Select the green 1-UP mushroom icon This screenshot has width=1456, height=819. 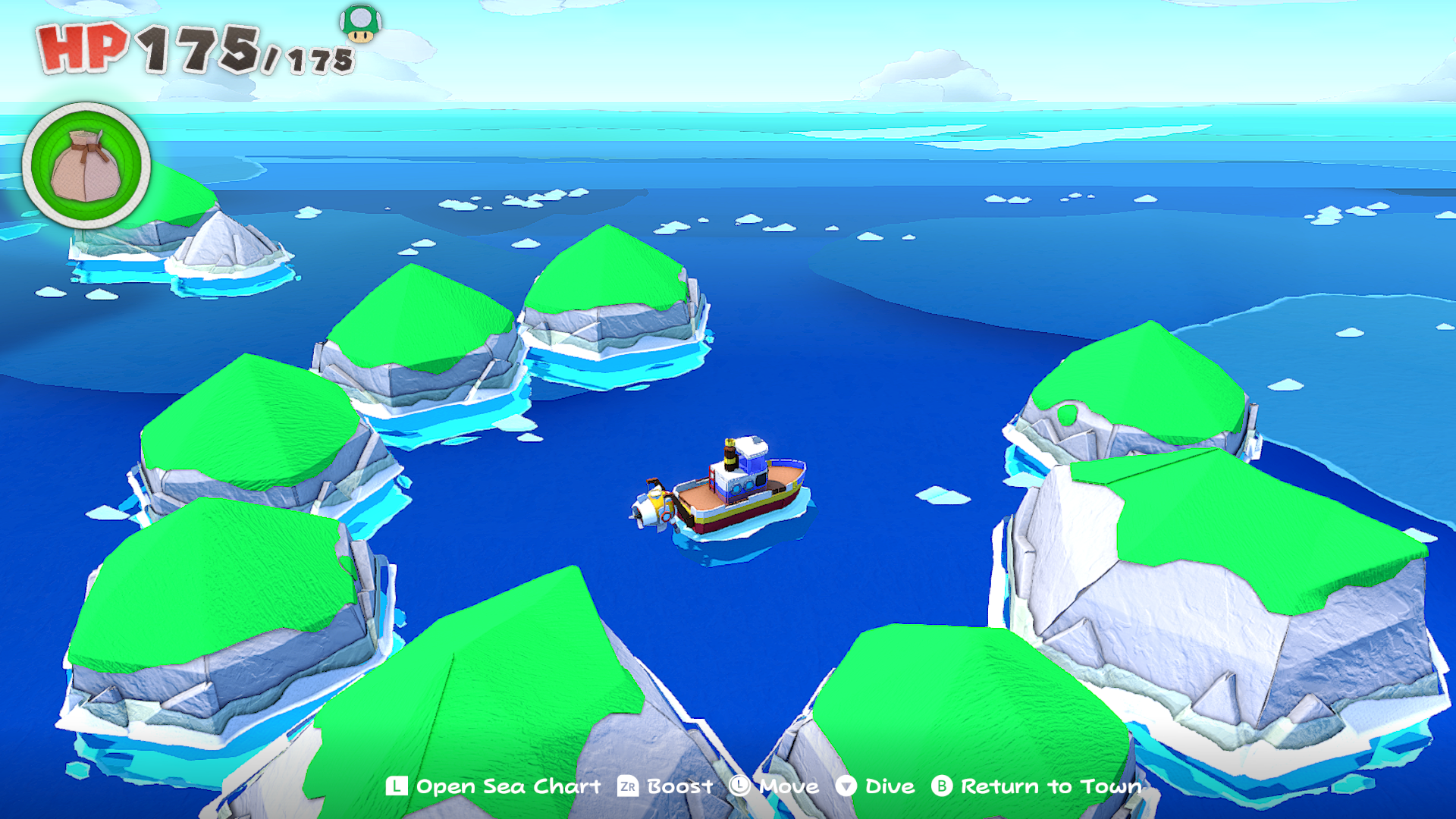[x=360, y=23]
